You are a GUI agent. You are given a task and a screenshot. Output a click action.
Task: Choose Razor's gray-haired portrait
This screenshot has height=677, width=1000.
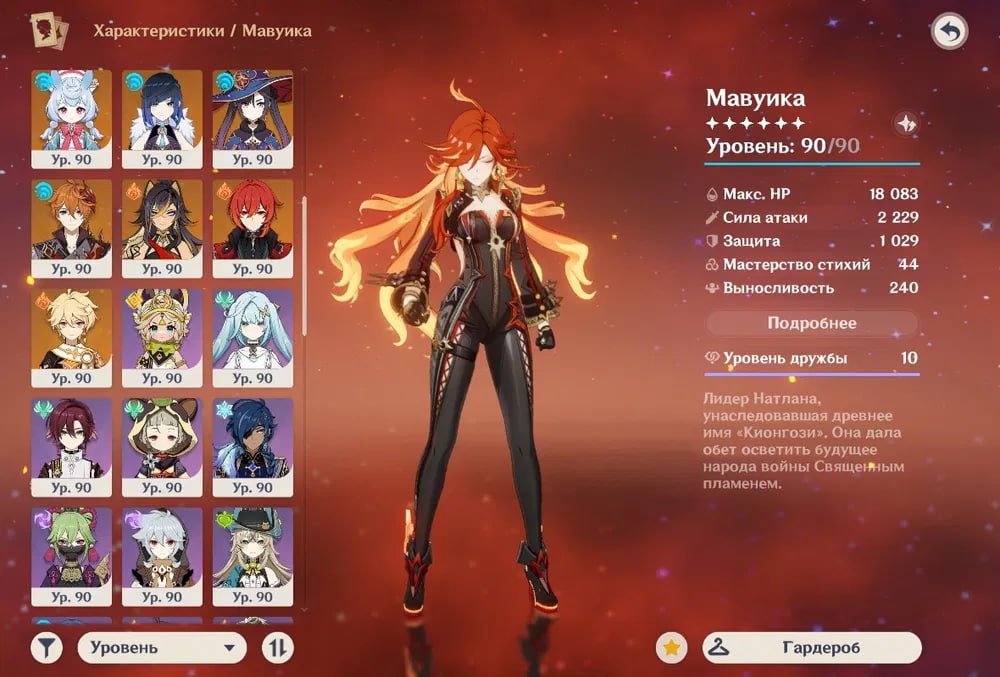coord(162,548)
